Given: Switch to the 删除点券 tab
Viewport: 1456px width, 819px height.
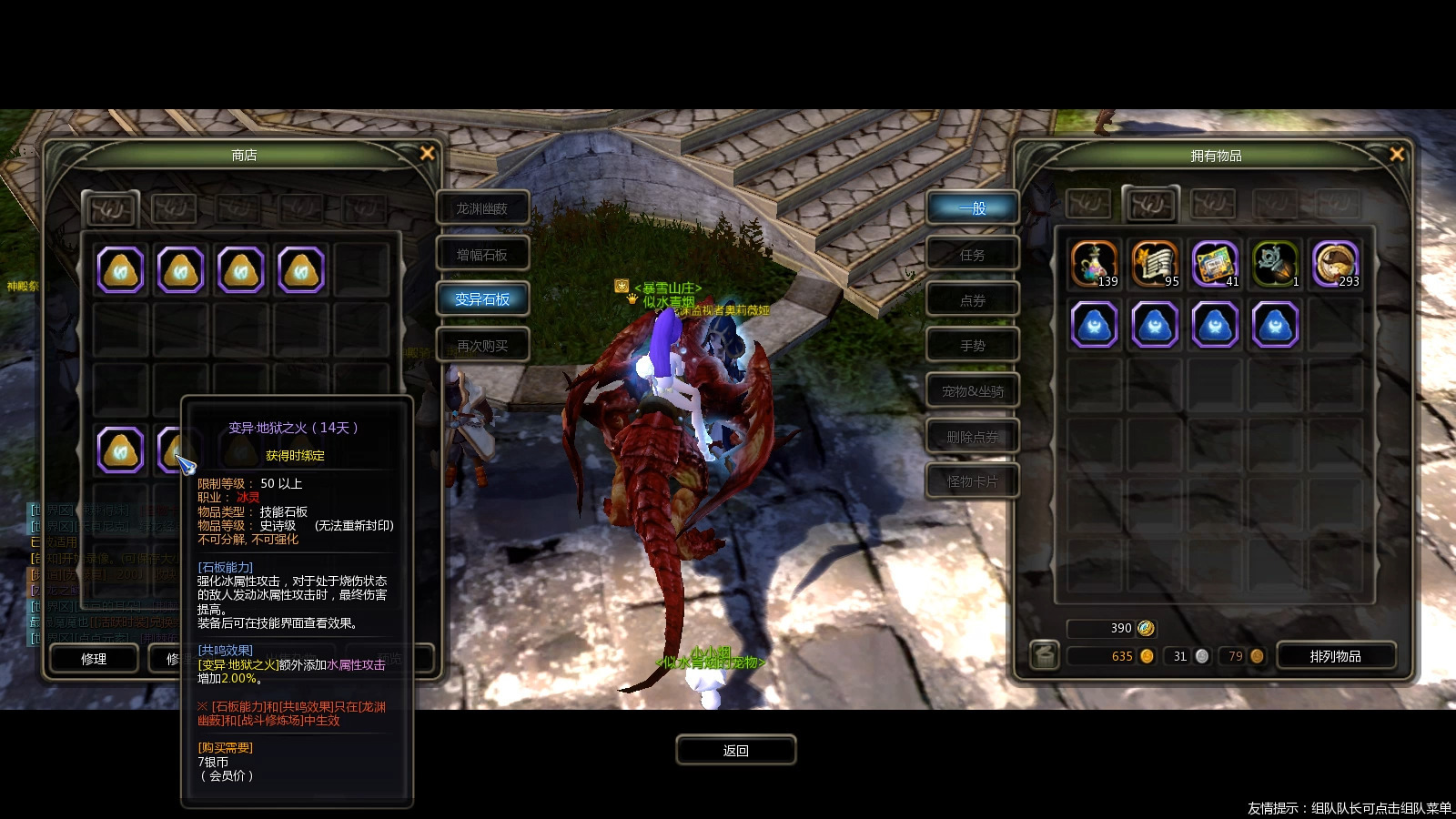Looking at the screenshot, I should click(972, 437).
